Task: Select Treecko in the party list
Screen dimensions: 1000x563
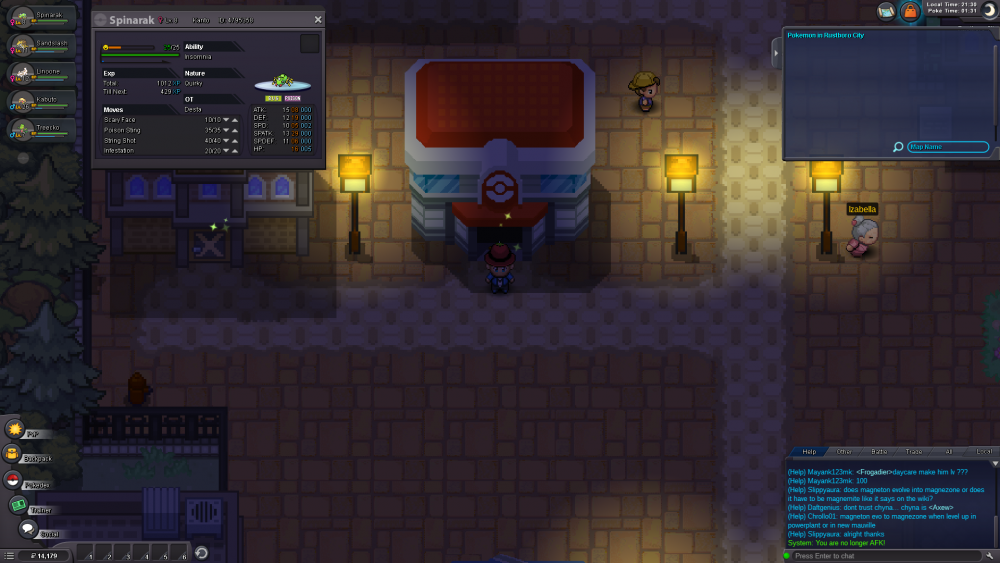Action: point(40,130)
